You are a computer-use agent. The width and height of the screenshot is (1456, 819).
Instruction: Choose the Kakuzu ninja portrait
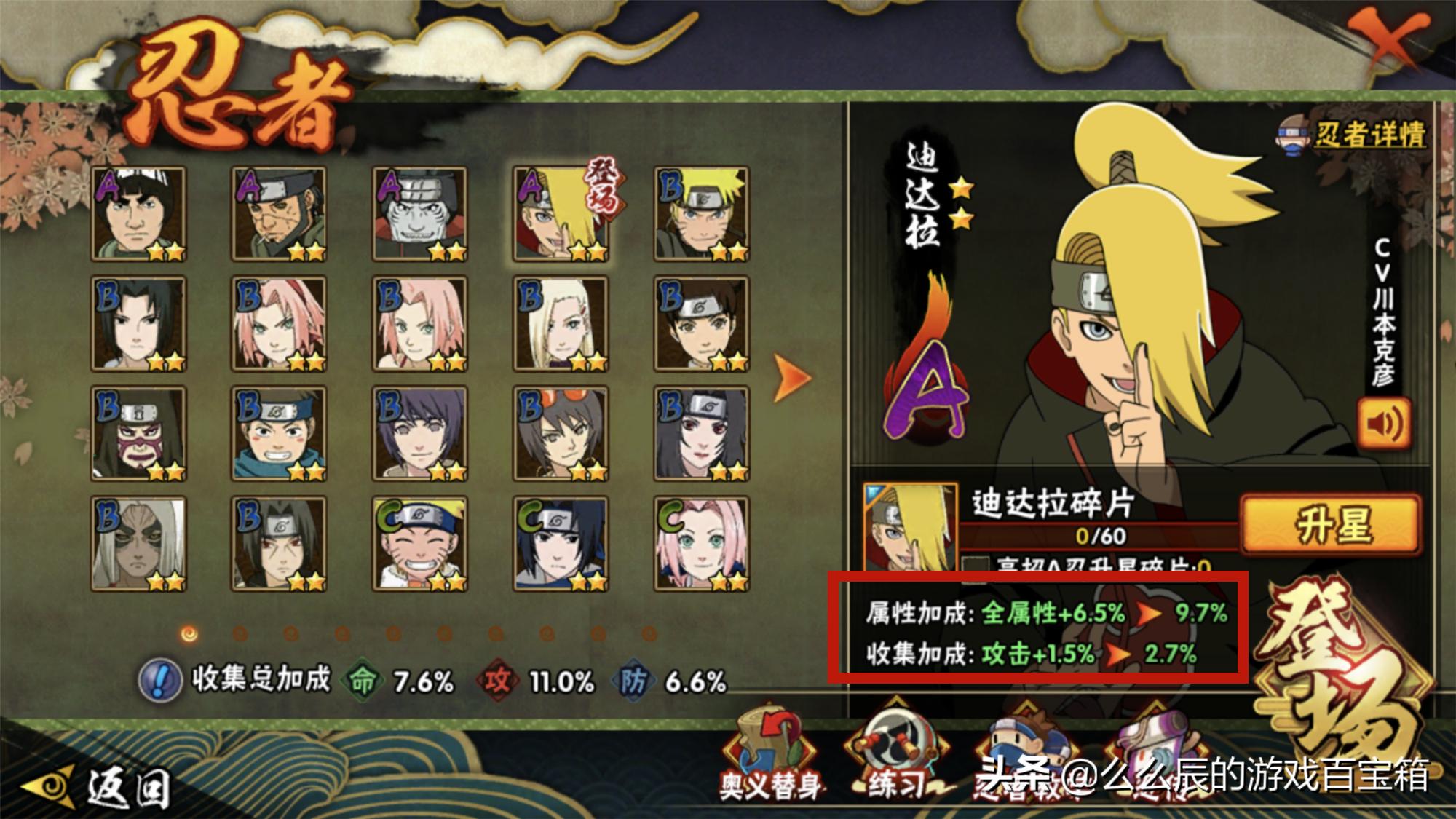coord(419,213)
